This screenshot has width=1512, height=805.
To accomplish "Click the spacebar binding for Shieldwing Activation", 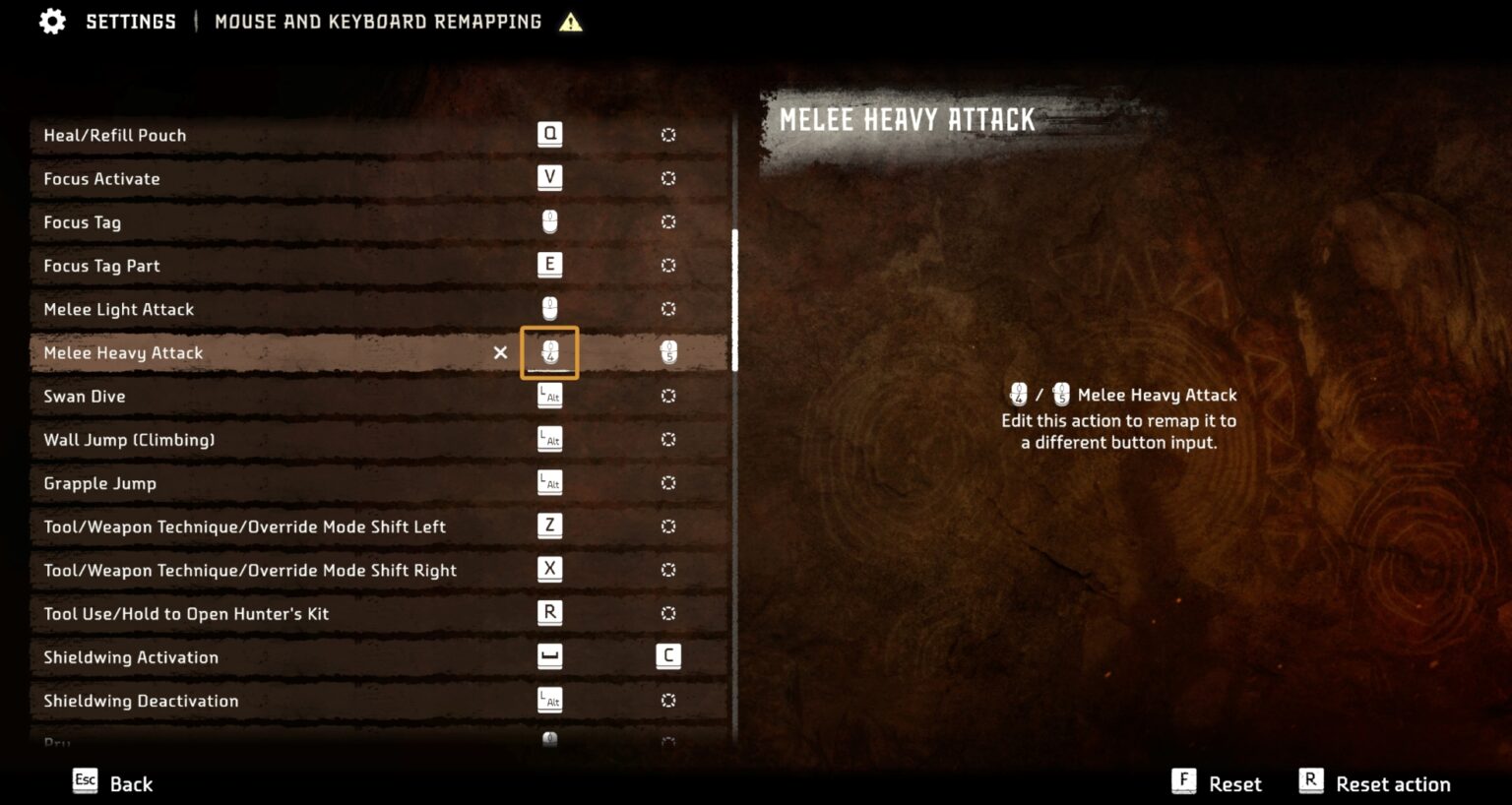I will click(x=549, y=656).
